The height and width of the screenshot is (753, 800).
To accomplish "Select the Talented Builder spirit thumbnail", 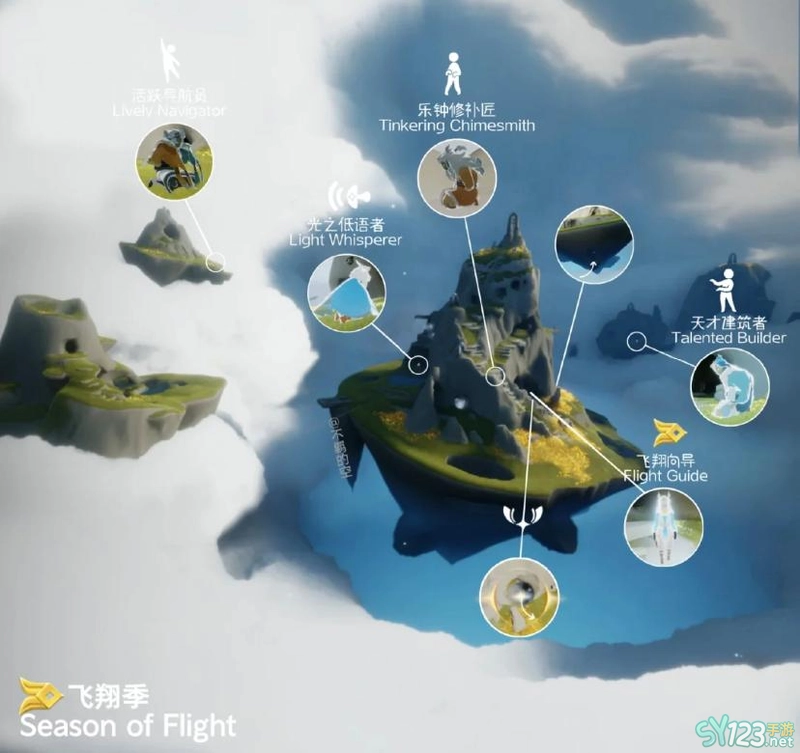I will click(x=730, y=389).
